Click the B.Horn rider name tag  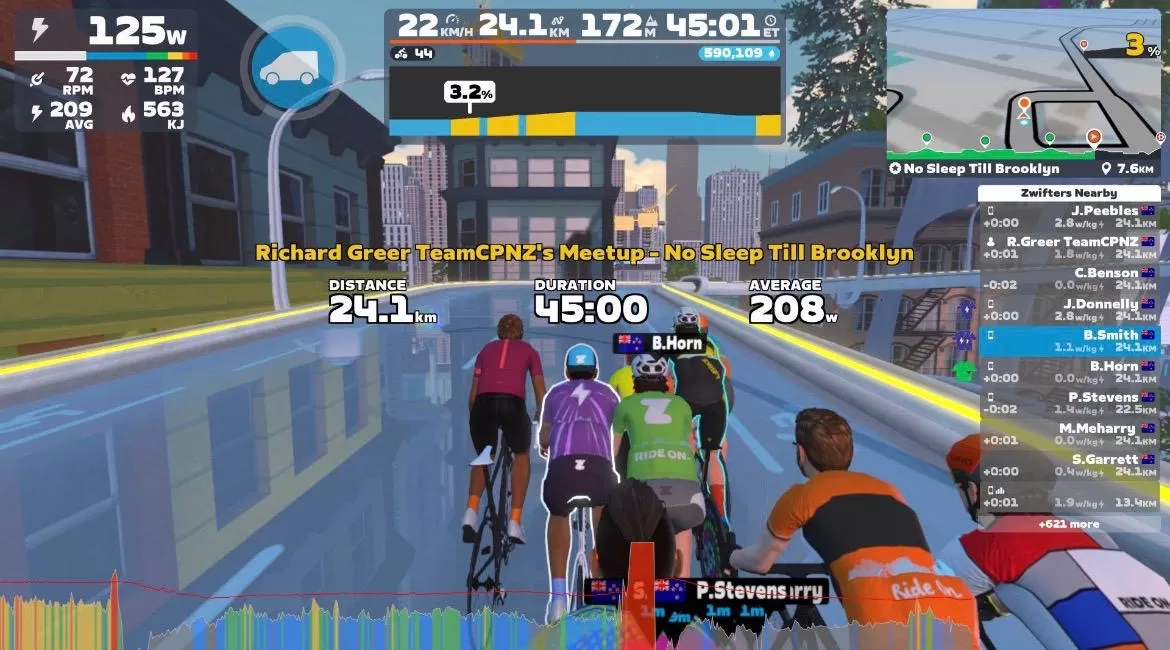(x=660, y=343)
